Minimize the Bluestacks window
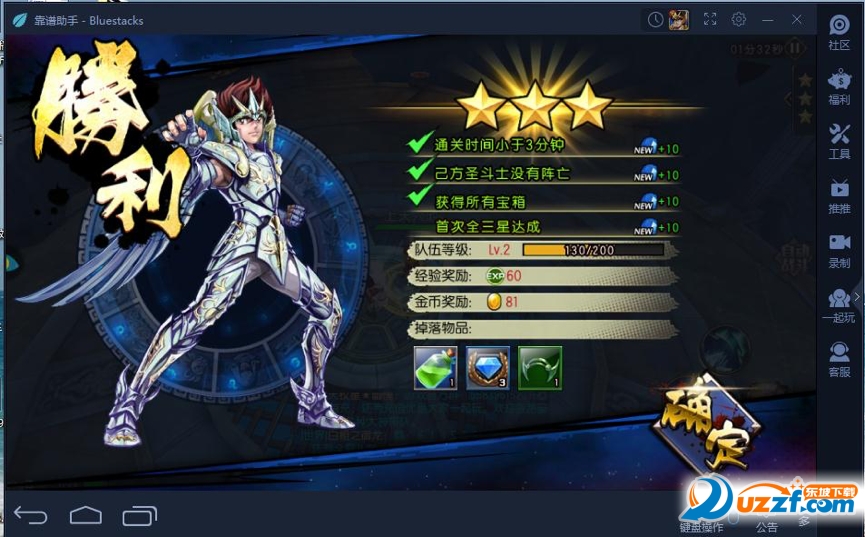This screenshot has height=537, width=865. [768, 19]
